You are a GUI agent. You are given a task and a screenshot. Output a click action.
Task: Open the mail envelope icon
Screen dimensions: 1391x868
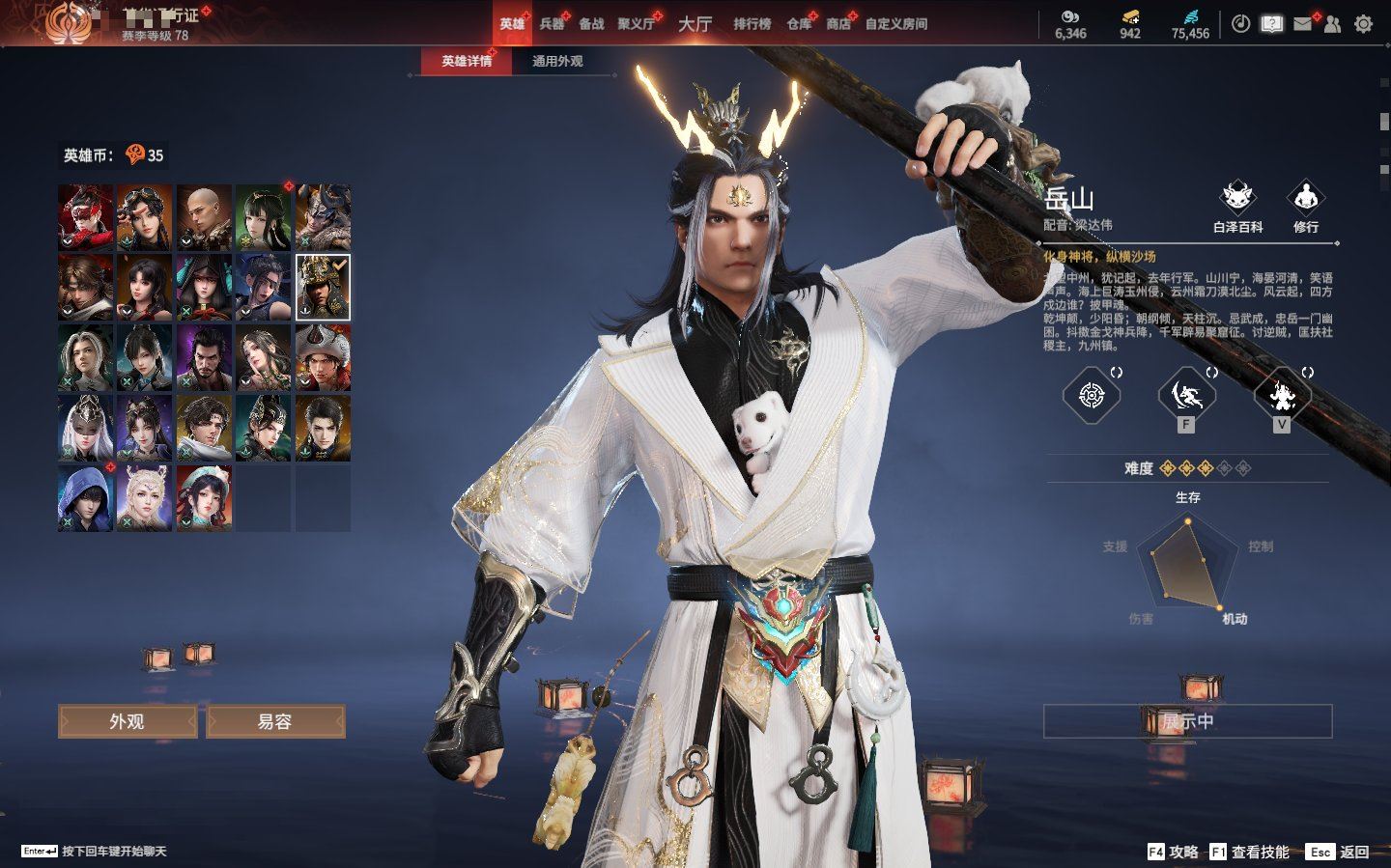click(x=1302, y=24)
